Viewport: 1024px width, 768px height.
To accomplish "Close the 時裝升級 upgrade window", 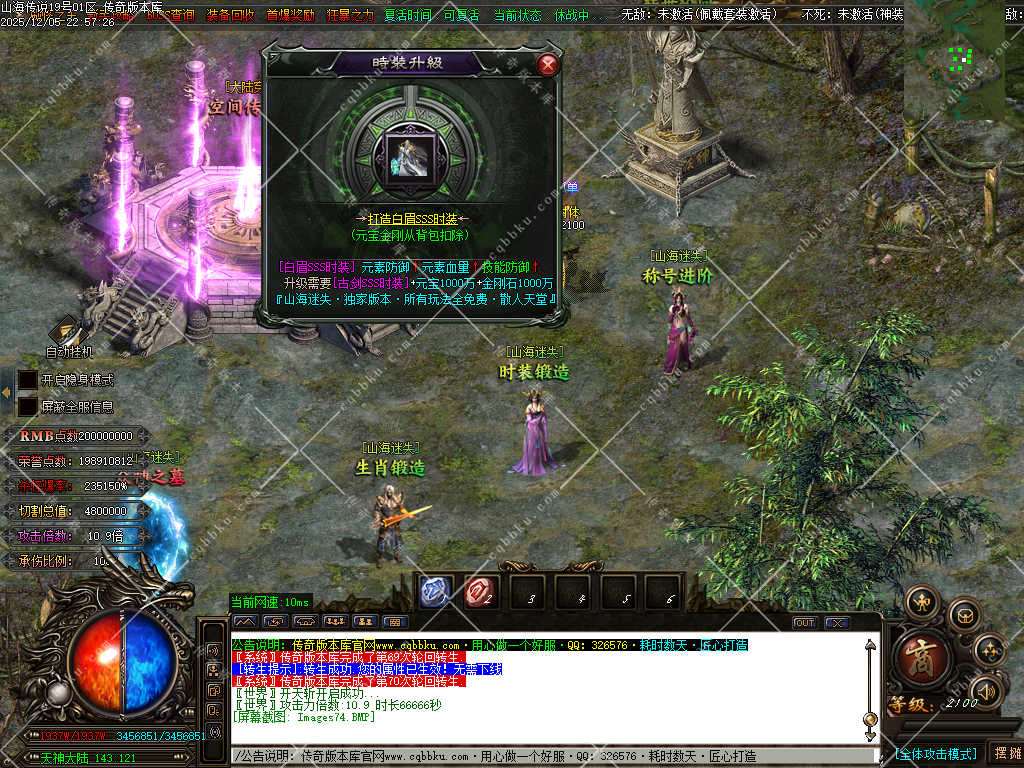I will tap(547, 65).
